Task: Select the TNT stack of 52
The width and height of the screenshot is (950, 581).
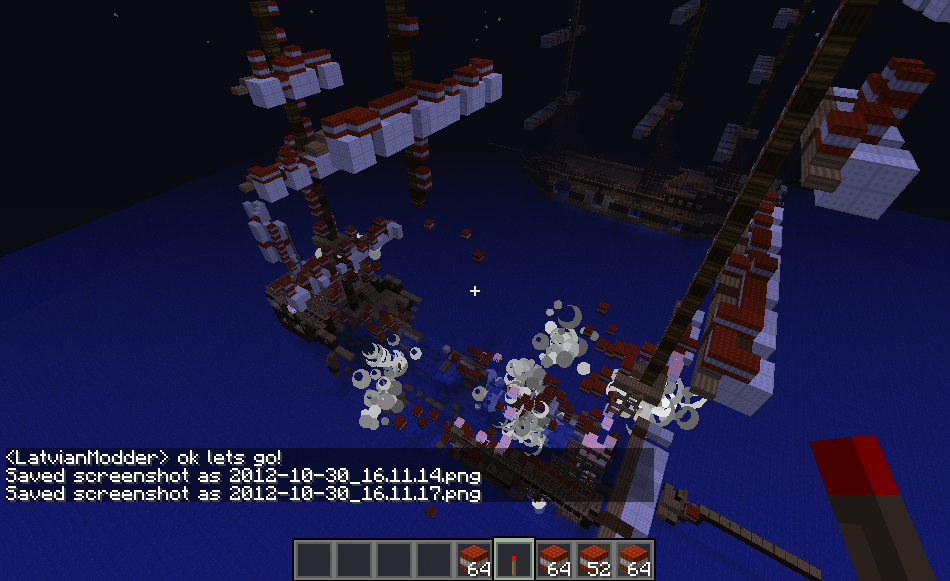Action: coord(594,559)
